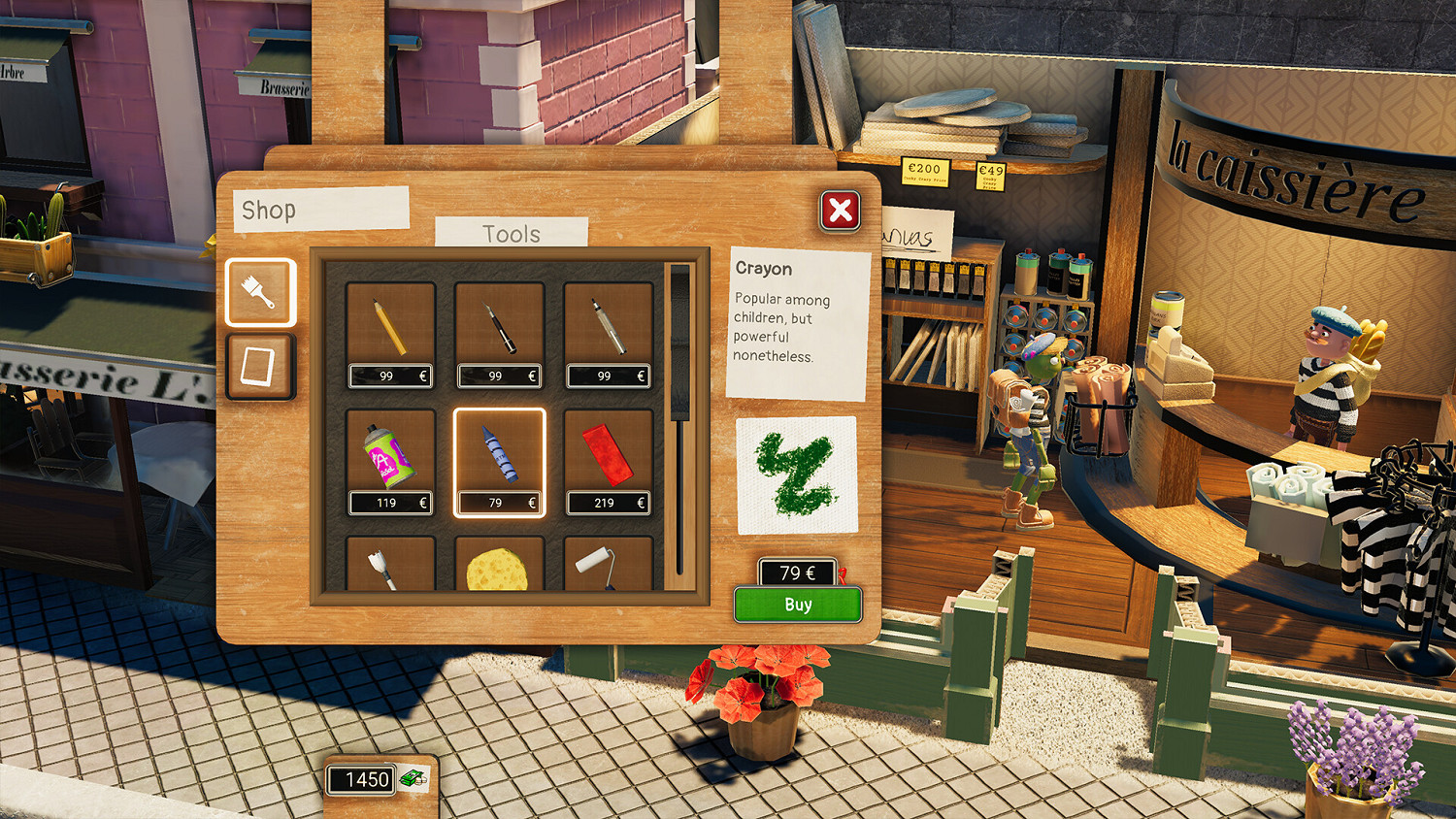The width and height of the screenshot is (1456, 819).
Task: Click the Shop title label
Action: coord(271,209)
